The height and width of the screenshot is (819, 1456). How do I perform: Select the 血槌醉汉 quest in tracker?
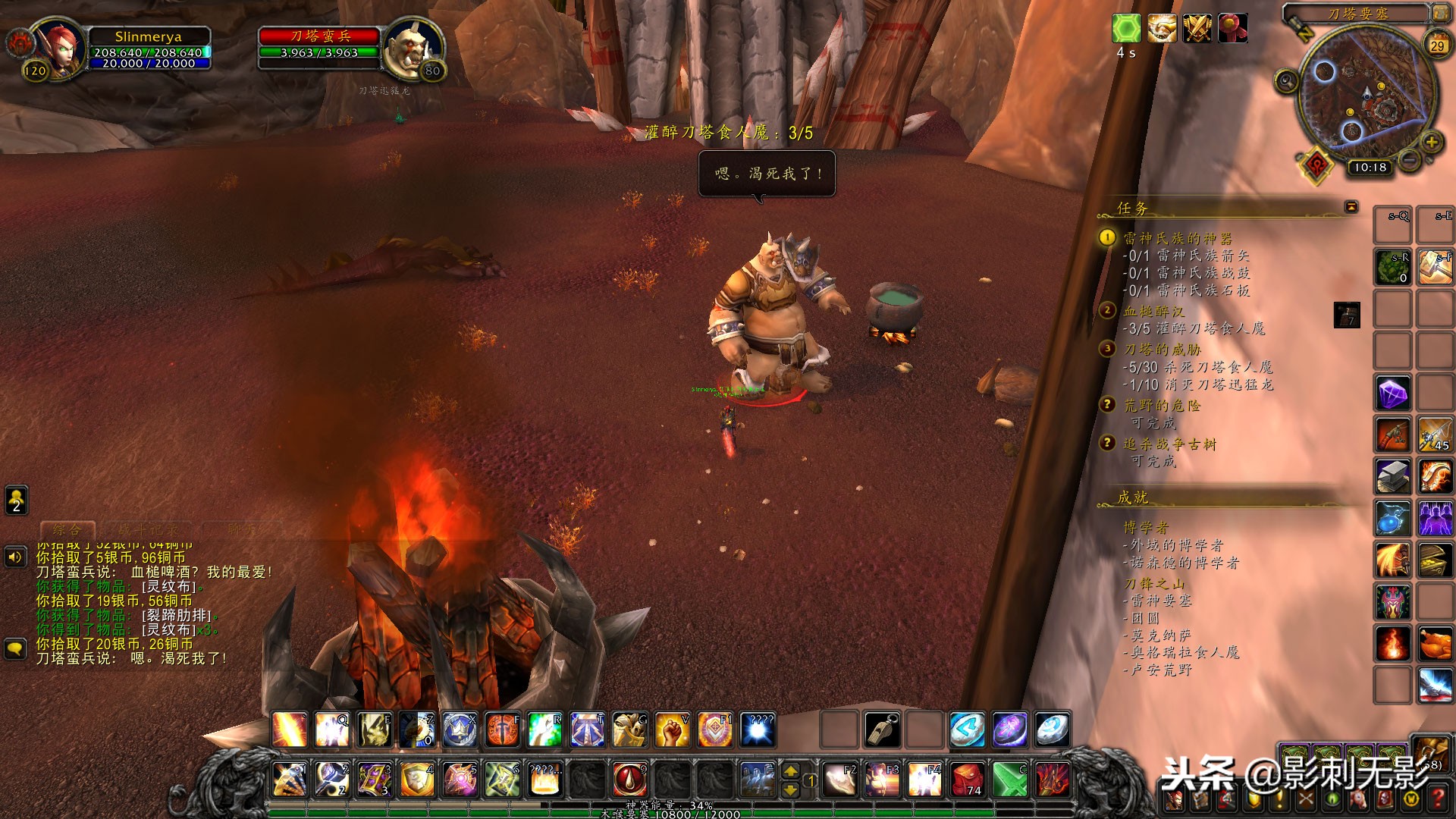(x=1153, y=311)
